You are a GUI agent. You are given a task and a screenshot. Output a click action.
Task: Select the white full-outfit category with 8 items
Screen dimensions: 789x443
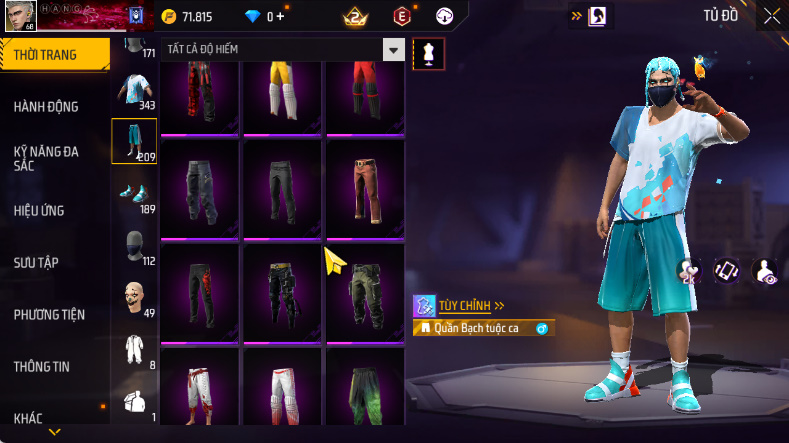click(x=133, y=350)
